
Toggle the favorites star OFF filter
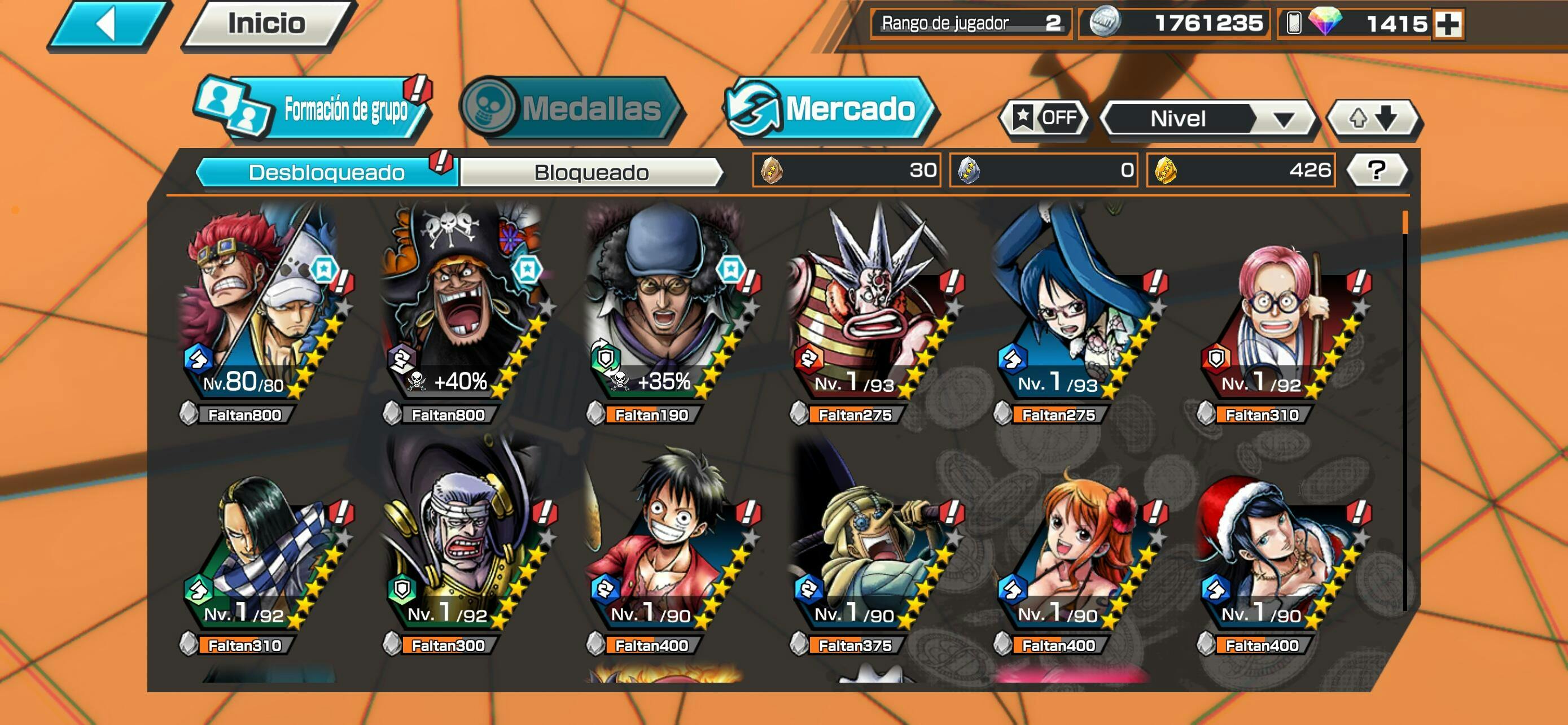[x=1045, y=117]
